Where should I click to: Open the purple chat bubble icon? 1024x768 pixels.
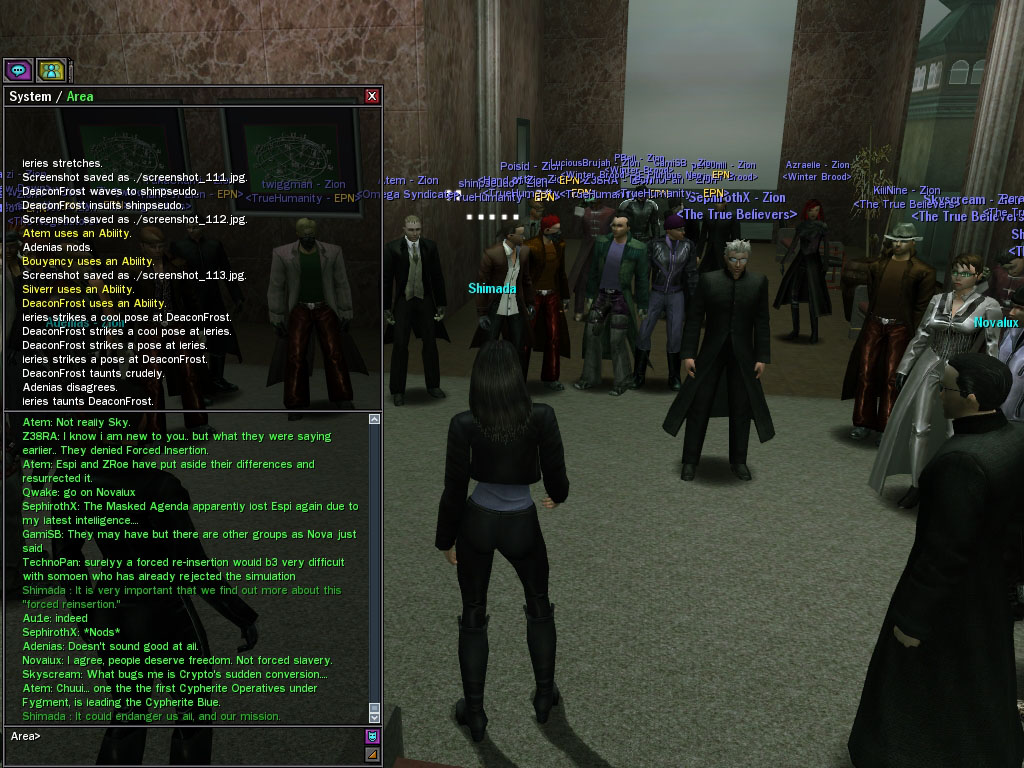coord(18,70)
